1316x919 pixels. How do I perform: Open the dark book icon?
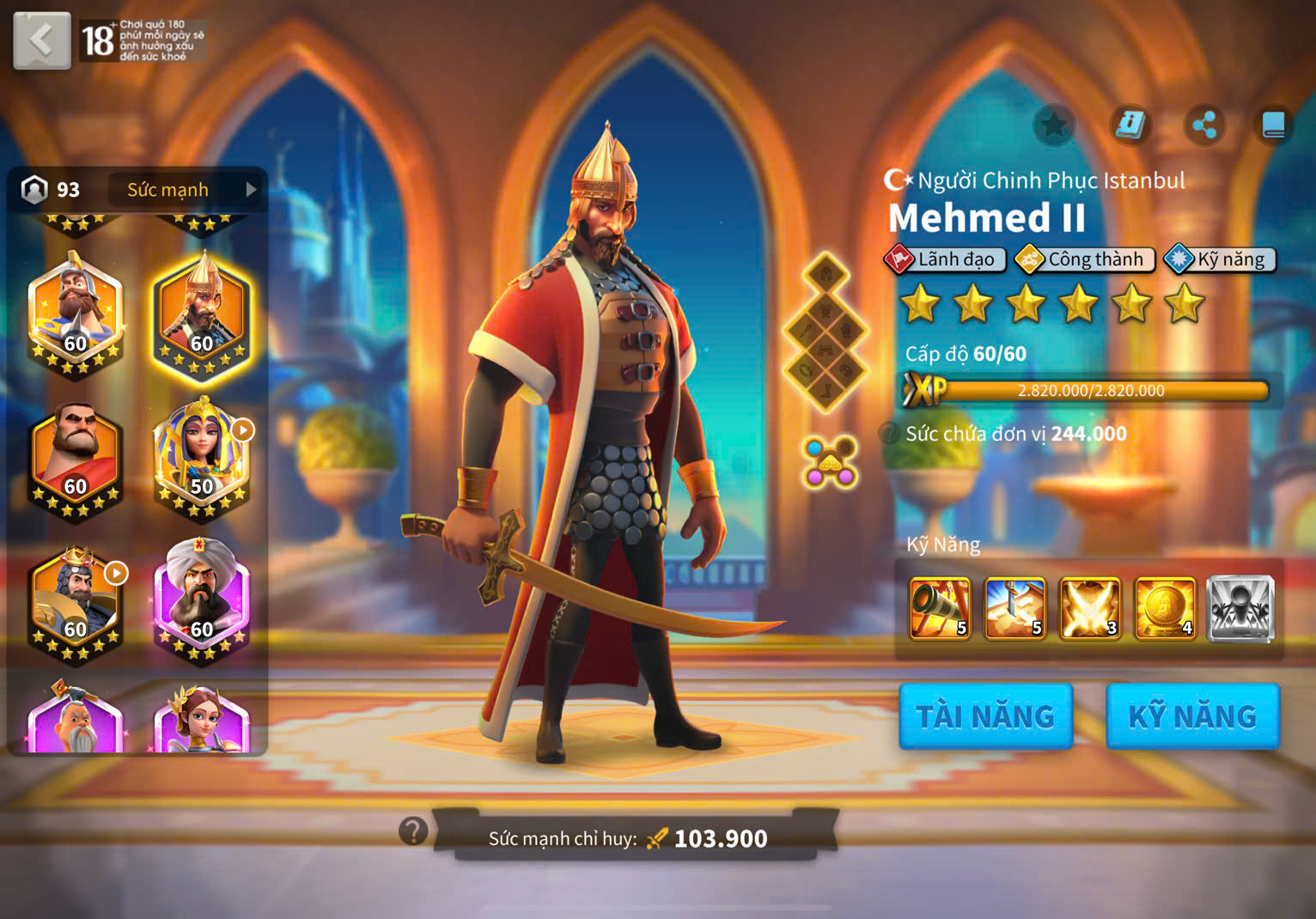[1273, 125]
